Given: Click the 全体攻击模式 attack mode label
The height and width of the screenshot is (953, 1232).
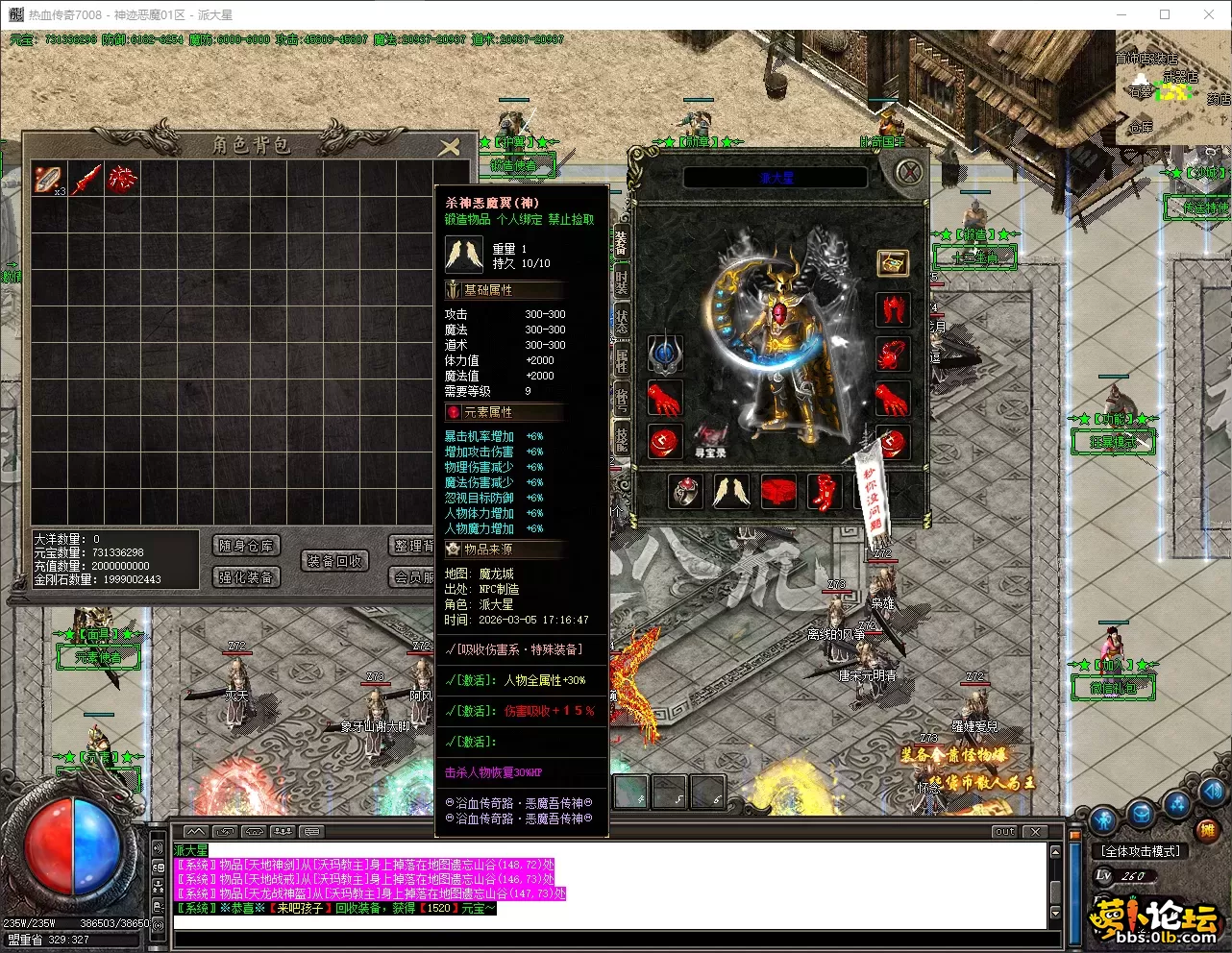Looking at the screenshot, I should pos(1141,851).
